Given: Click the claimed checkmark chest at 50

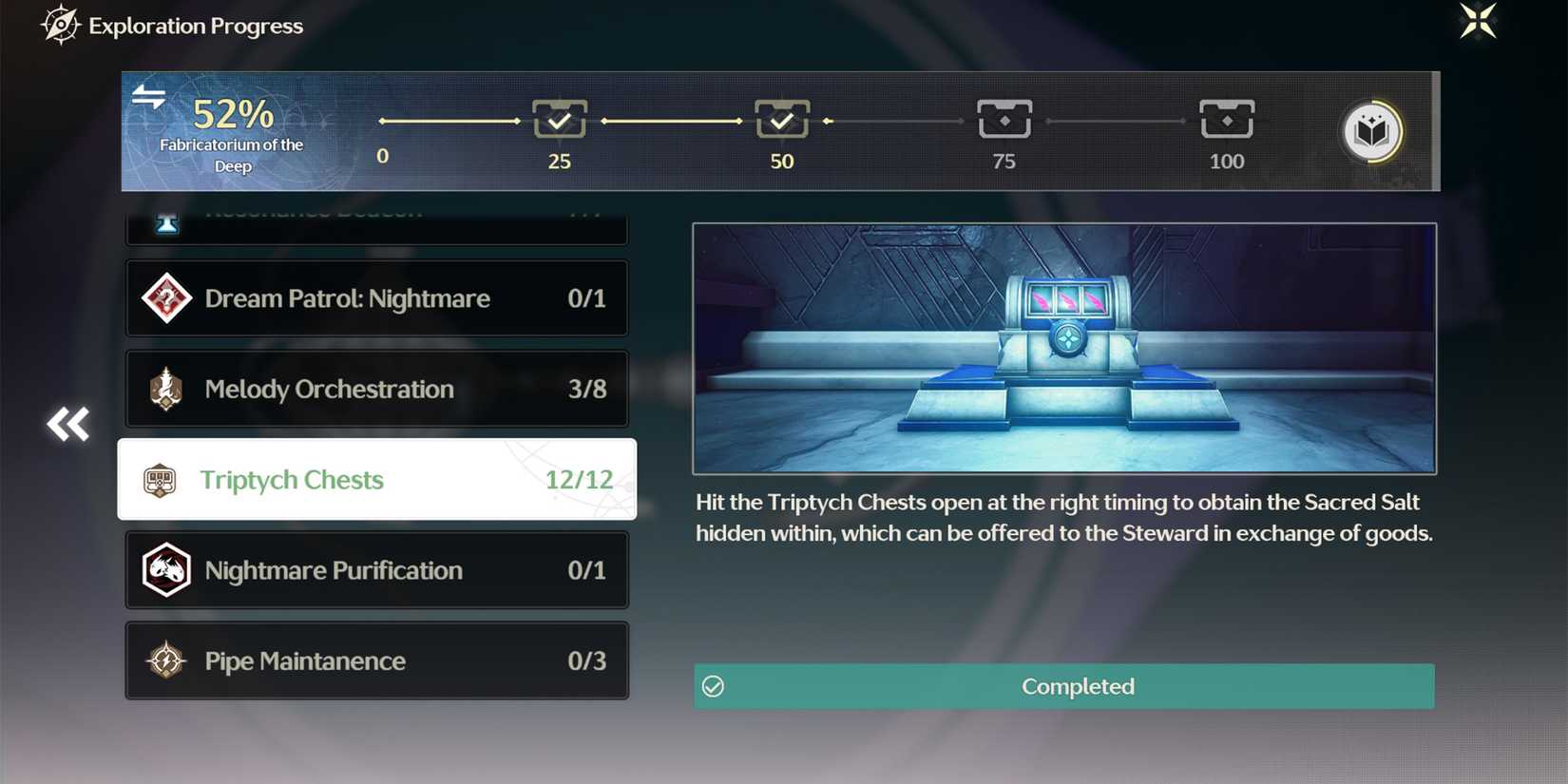Looking at the screenshot, I should (x=781, y=120).
